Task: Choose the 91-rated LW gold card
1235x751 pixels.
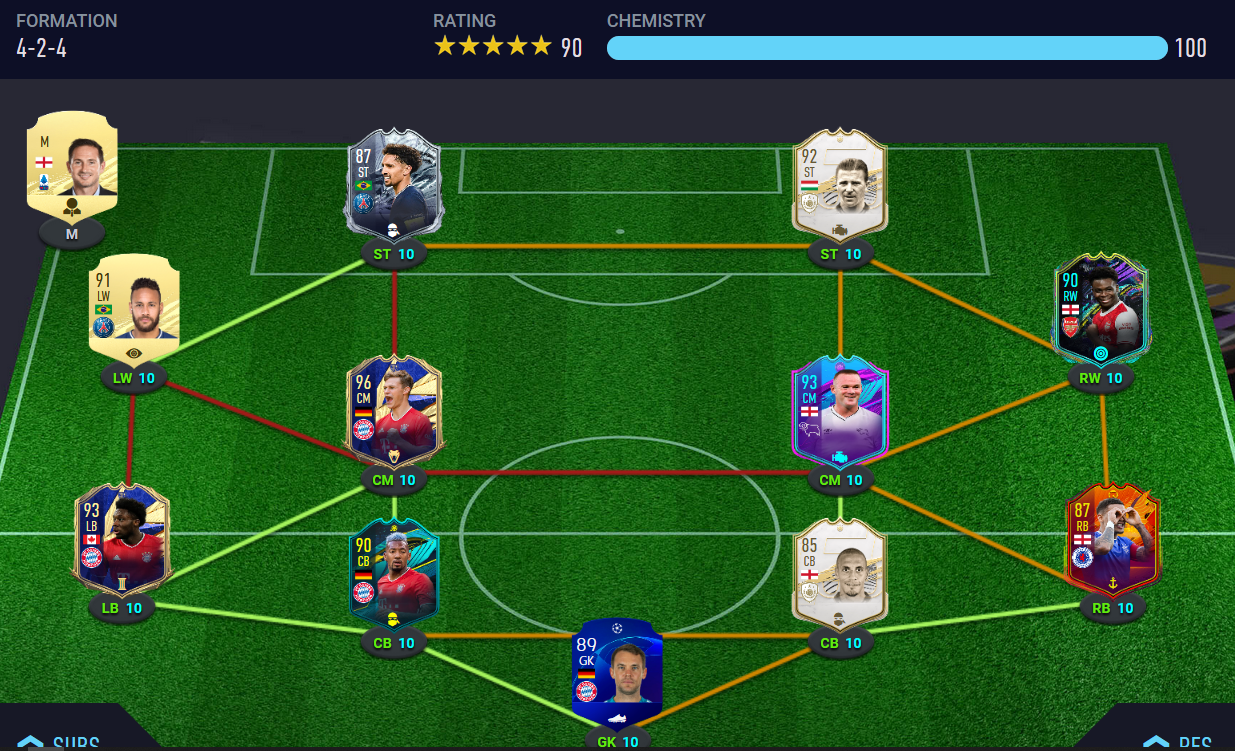Action: click(x=134, y=306)
